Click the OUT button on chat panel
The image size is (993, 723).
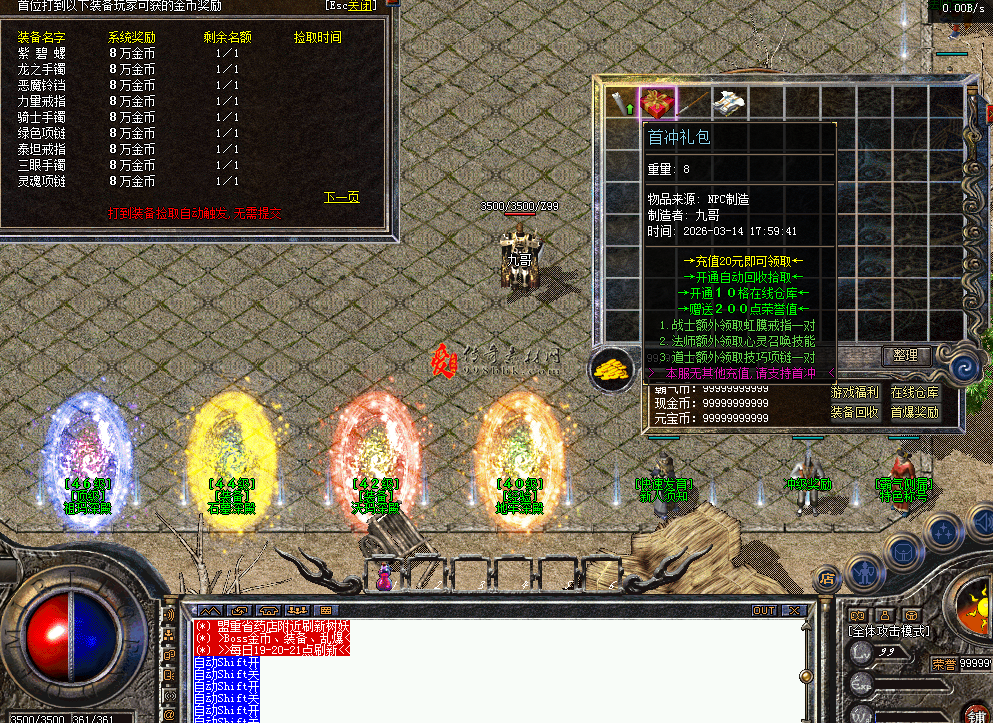[x=764, y=610]
